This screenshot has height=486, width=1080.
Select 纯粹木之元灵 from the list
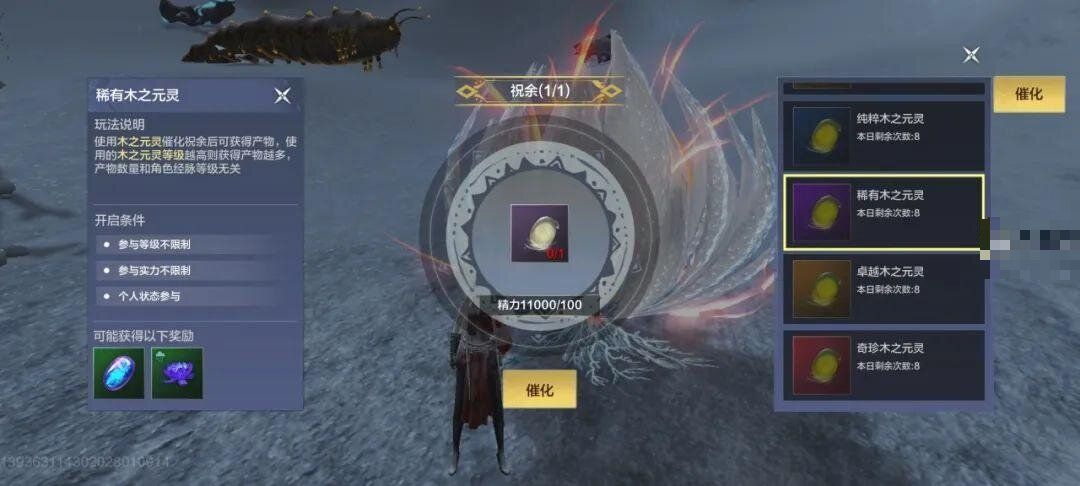(x=884, y=135)
